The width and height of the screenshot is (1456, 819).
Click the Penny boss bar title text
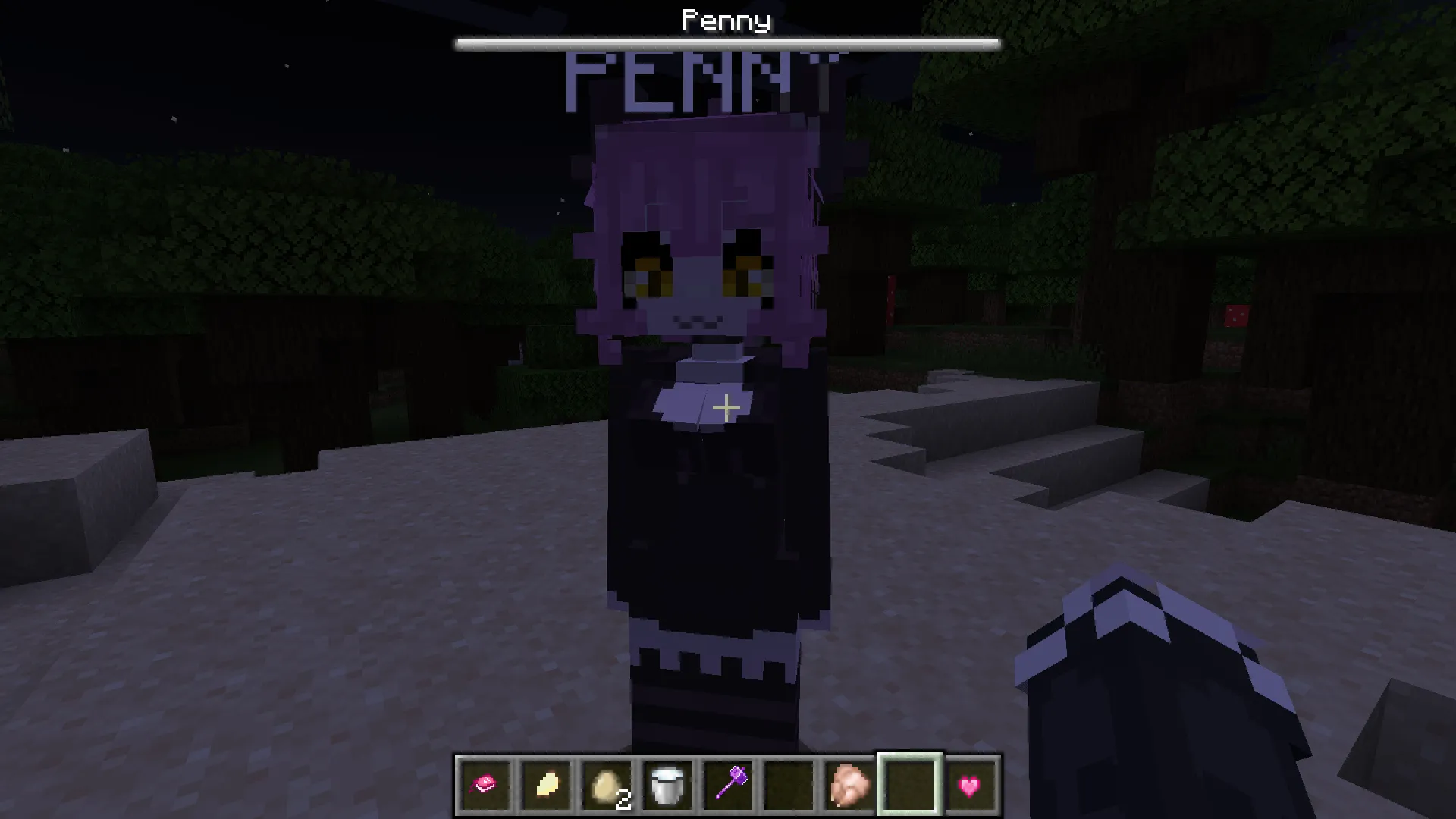click(726, 20)
